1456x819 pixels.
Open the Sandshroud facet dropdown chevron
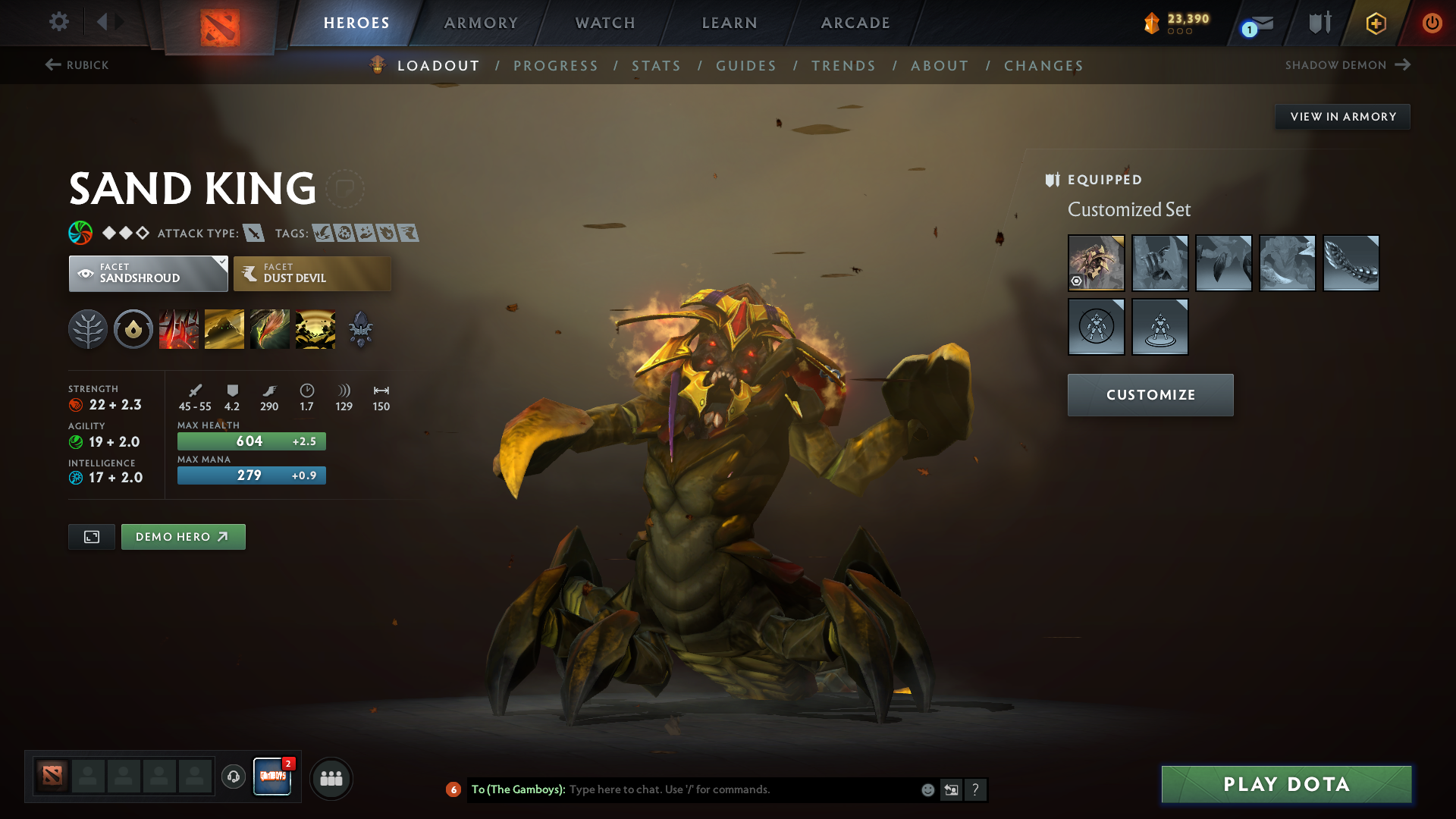click(x=221, y=262)
